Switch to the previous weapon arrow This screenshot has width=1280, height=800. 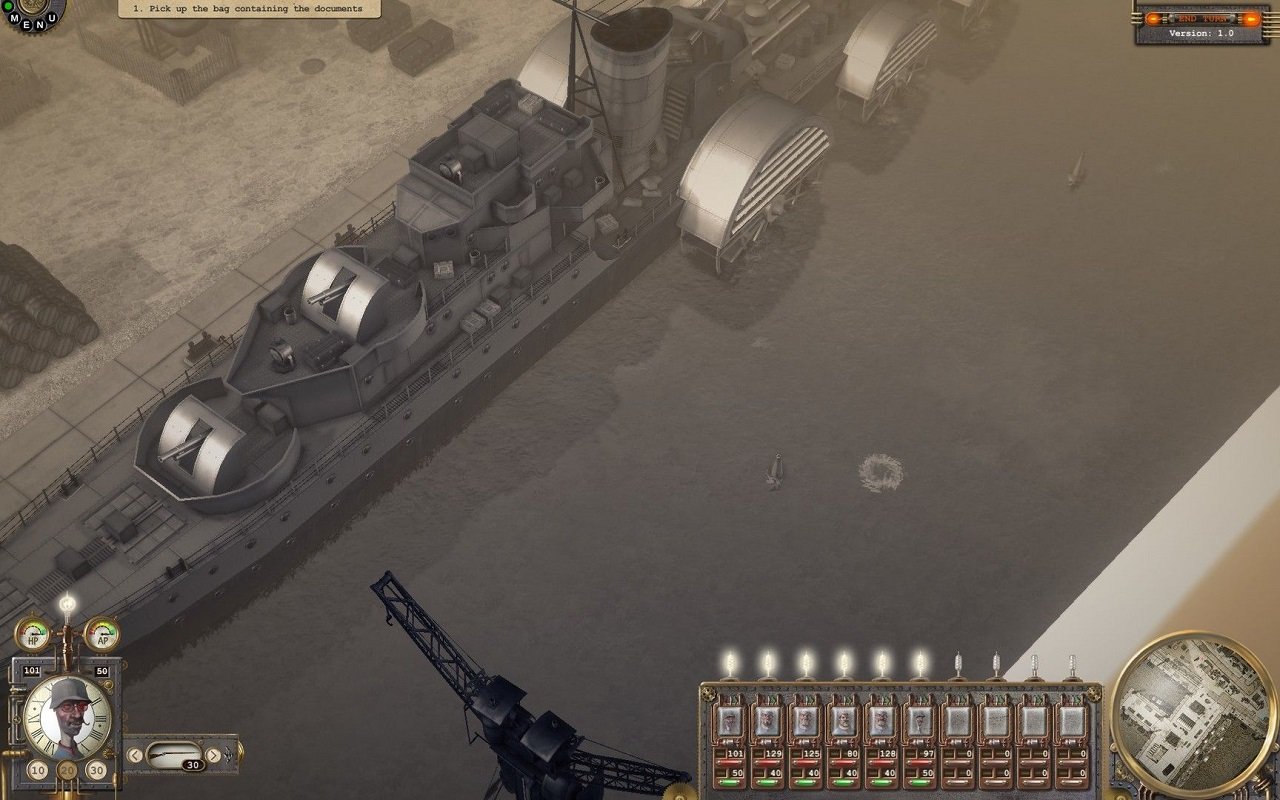(x=135, y=755)
